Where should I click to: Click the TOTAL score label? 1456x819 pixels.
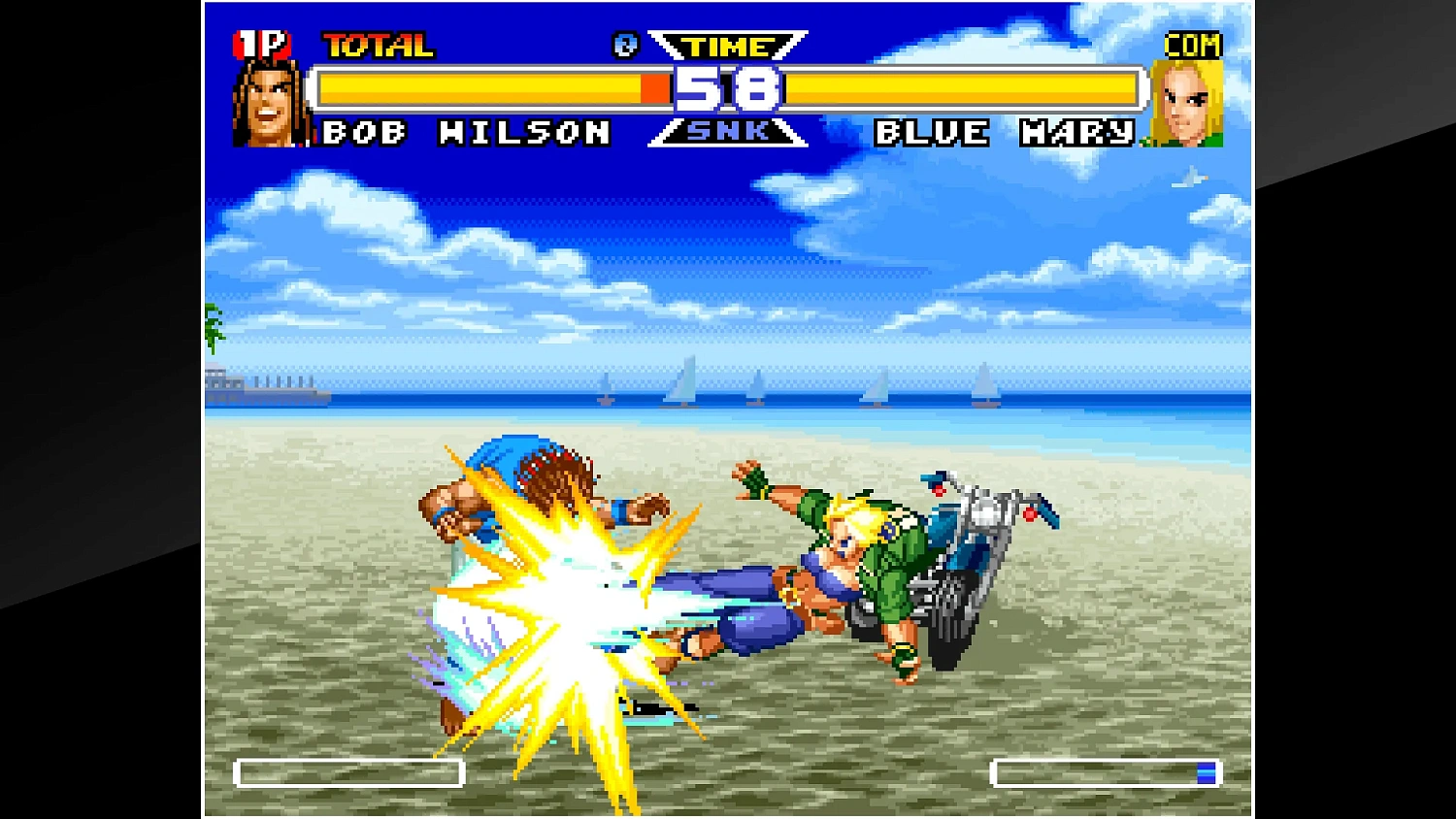tap(377, 44)
